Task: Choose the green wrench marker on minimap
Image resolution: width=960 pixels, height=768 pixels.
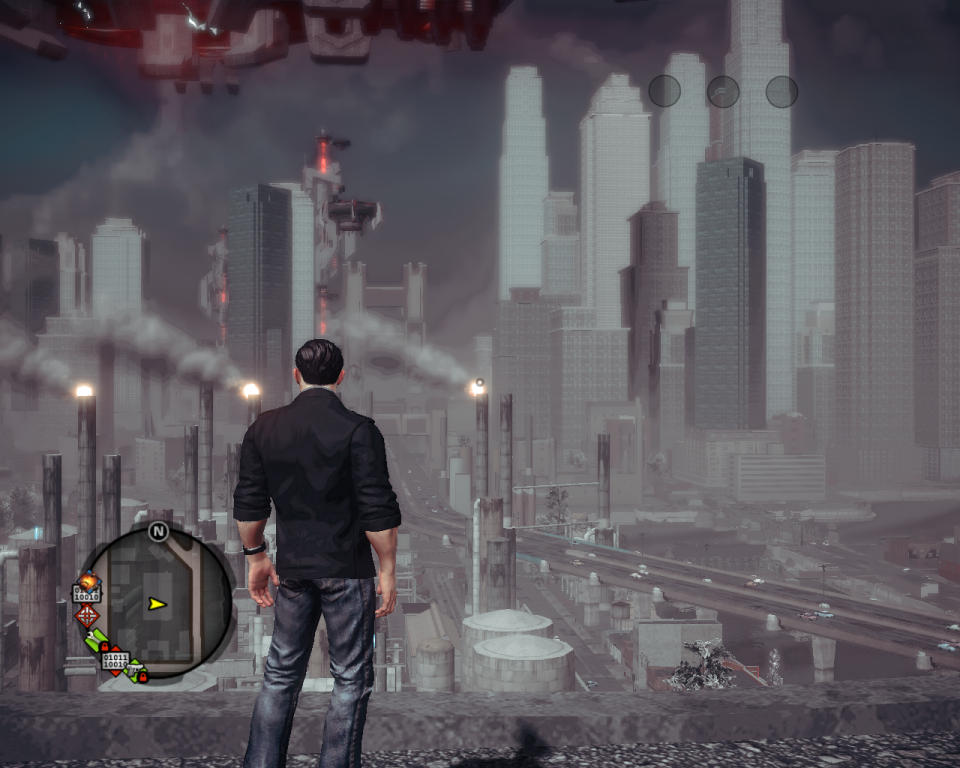Action: 97,642
